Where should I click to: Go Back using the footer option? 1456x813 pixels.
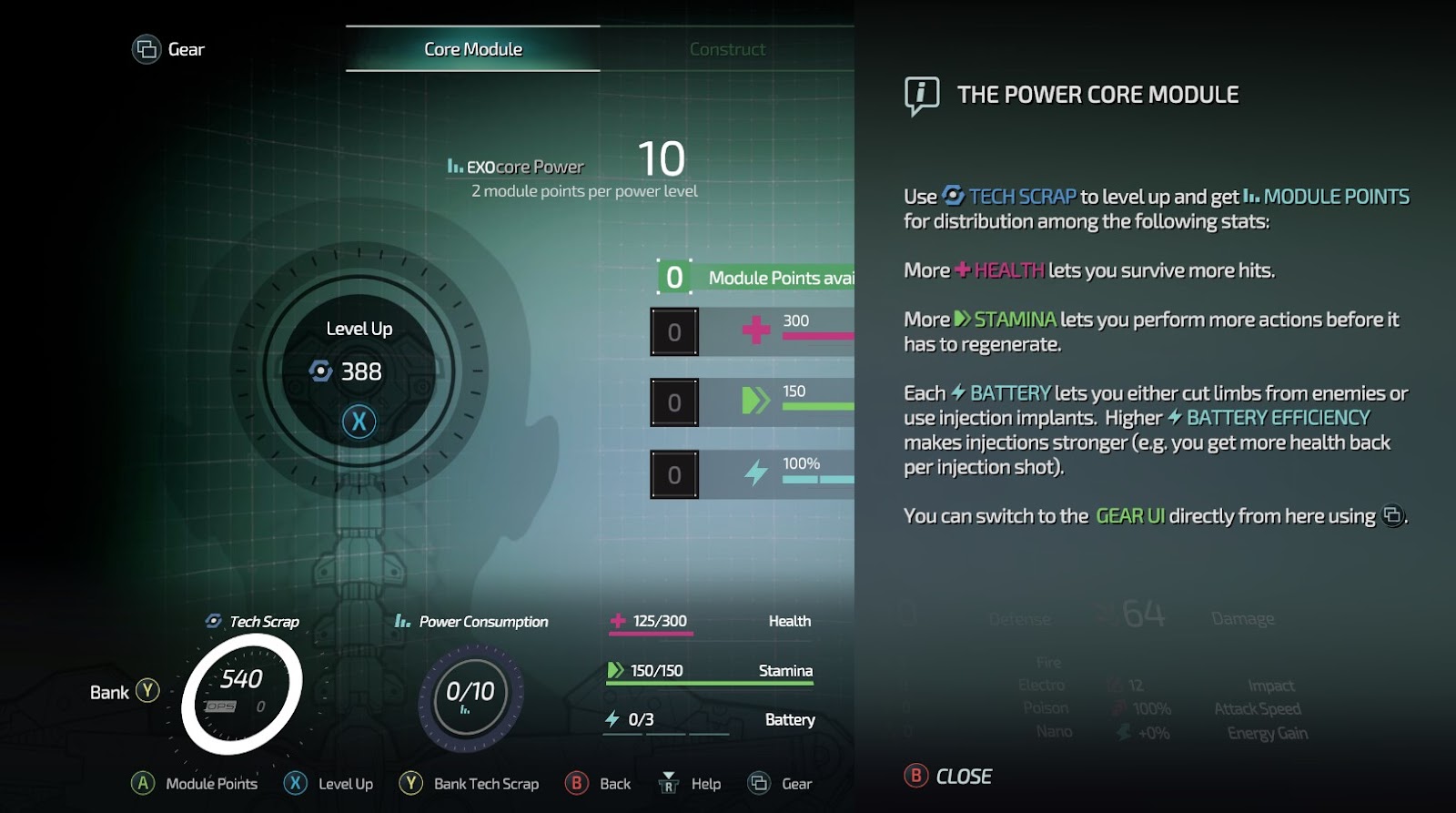(x=598, y=784)
